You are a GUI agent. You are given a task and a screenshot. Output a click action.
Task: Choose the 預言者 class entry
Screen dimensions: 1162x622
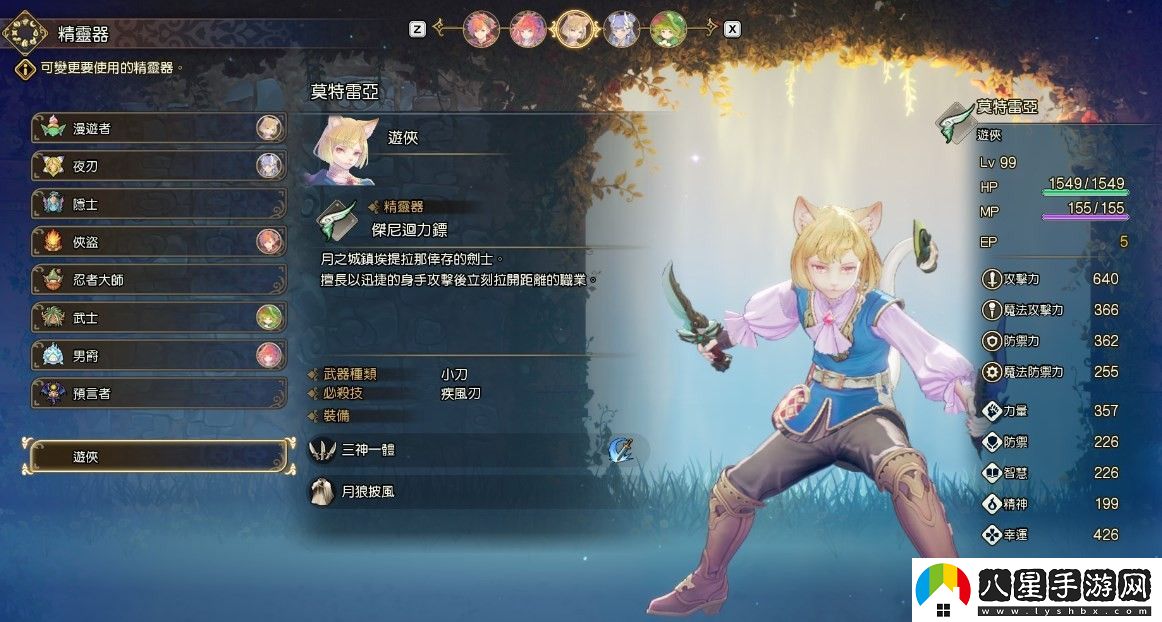coord(158,394)
